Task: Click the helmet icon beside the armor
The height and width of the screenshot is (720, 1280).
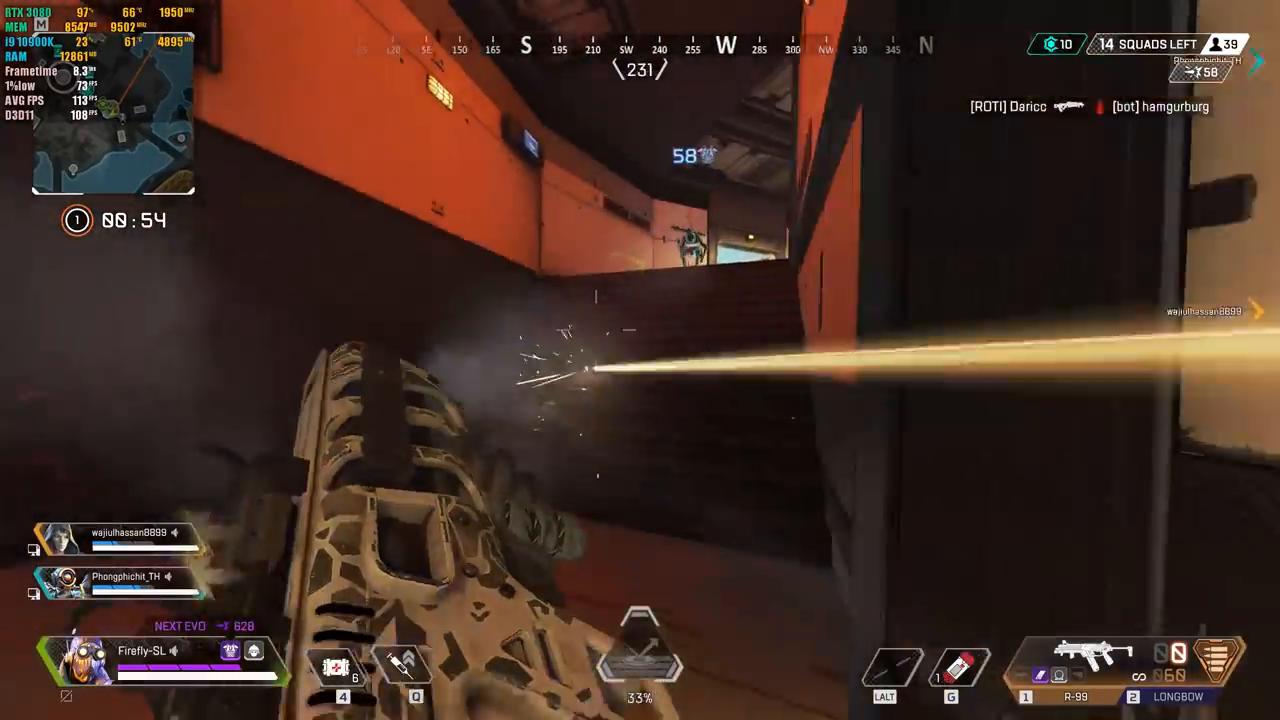Action: click(x=254, y=651)
